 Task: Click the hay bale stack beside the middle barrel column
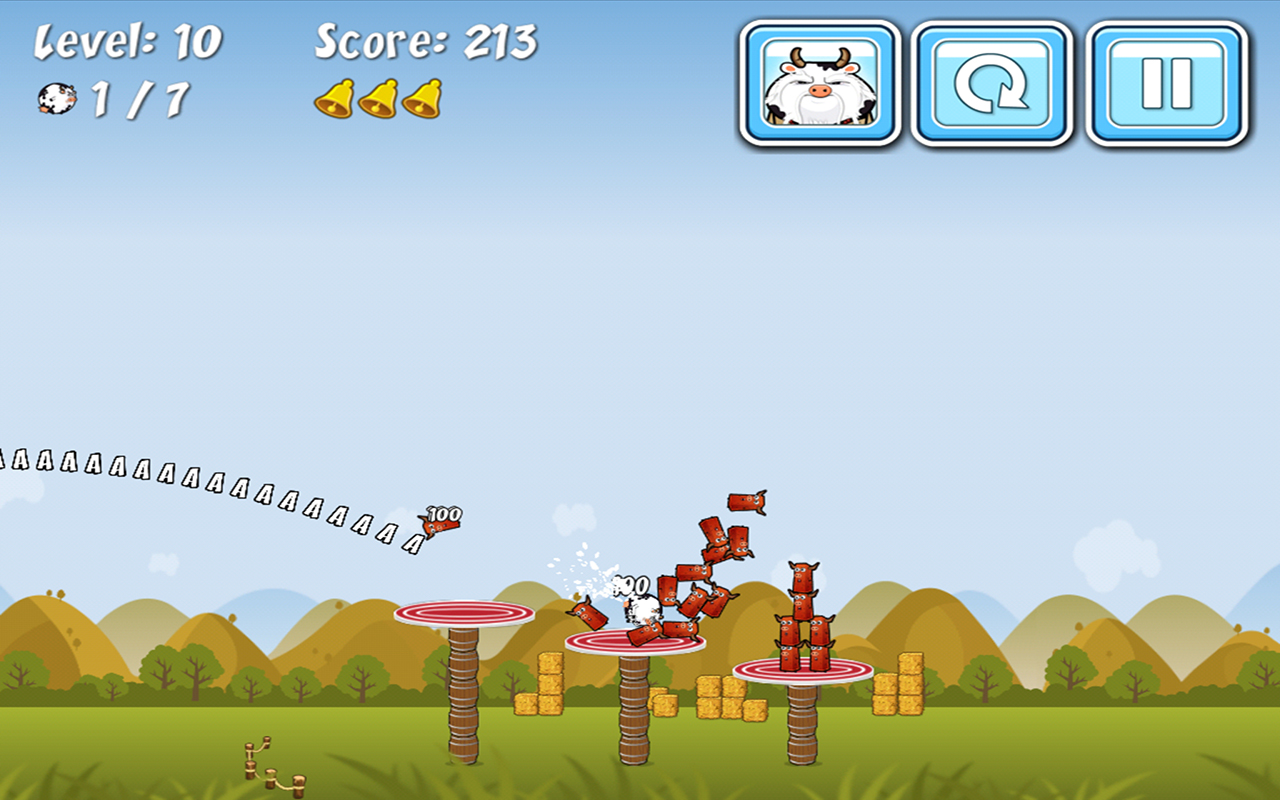tap(548, 690)
